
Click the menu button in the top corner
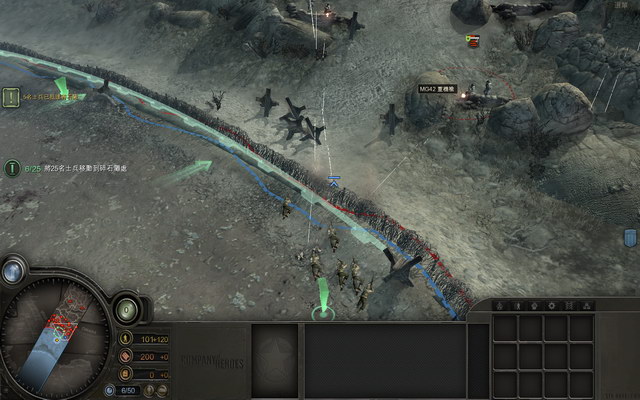(x=623, y=5)
